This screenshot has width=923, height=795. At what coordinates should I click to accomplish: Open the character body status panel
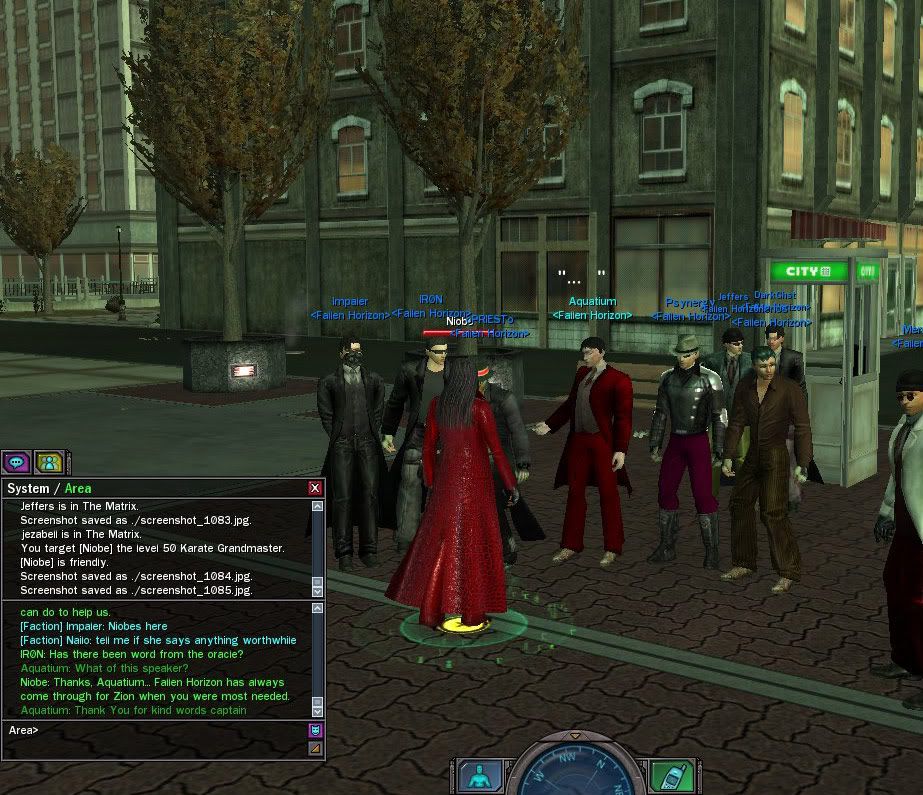coord(480,776)
